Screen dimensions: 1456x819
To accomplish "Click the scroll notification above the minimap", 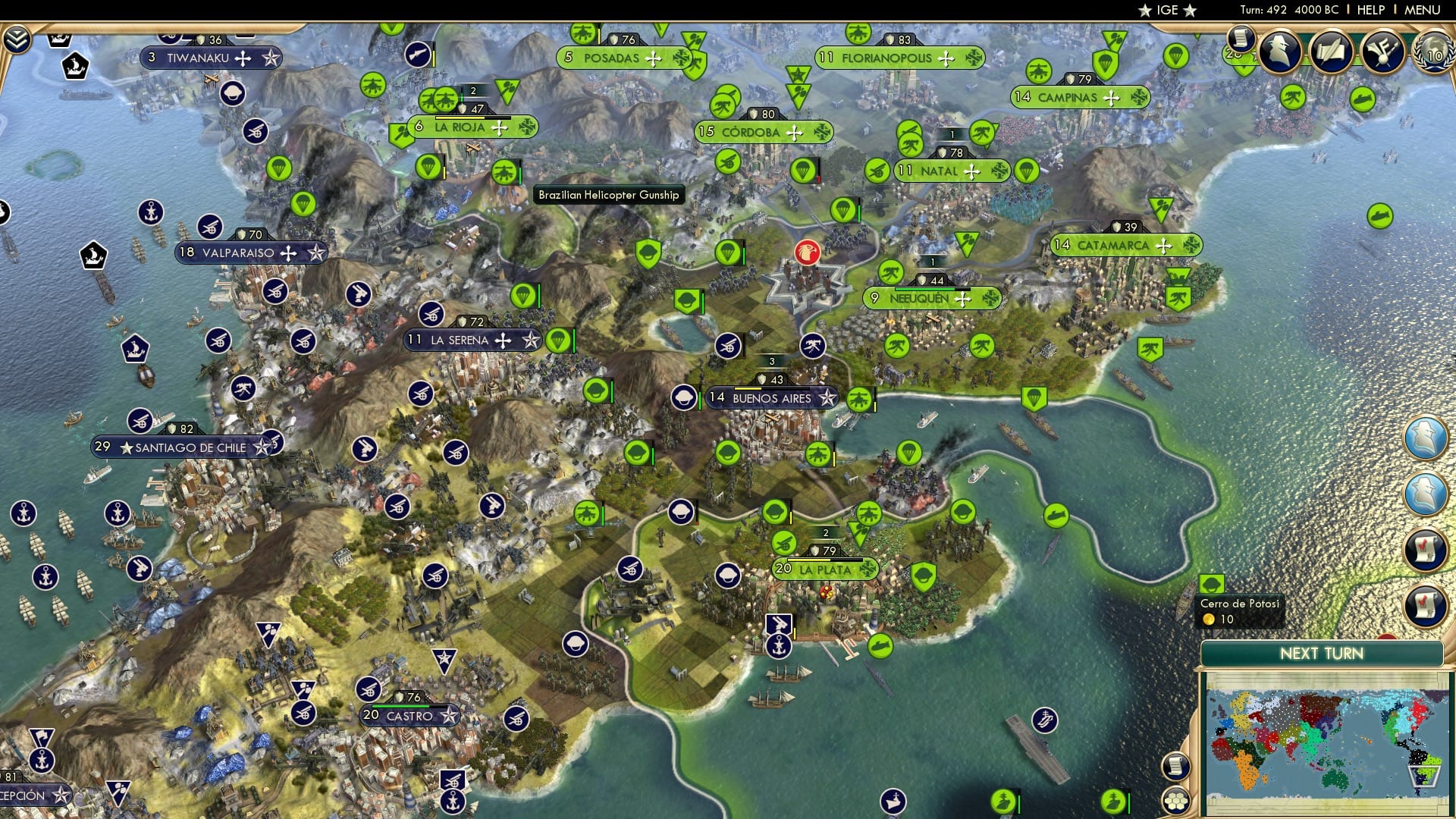I will [1176, 767].
